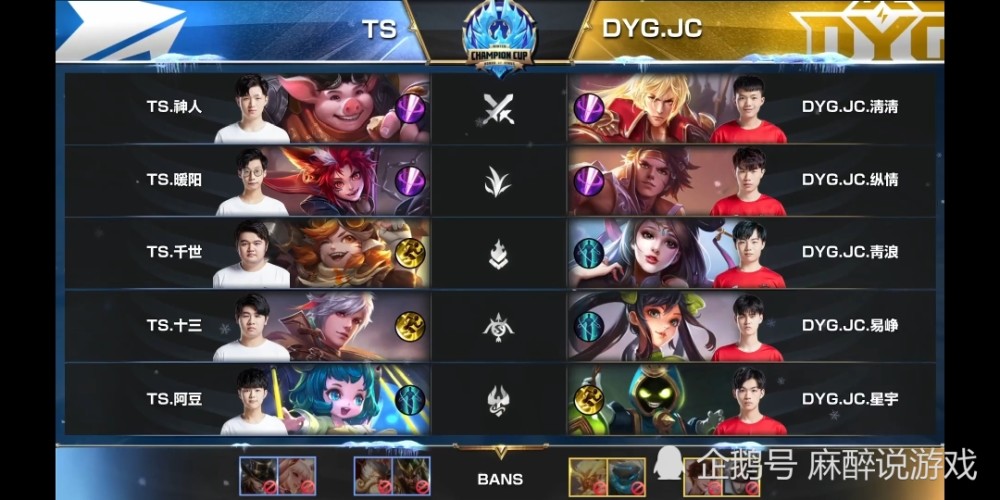The height and width of the screenshot is (500, 1000).
Task: Choose player DYG.JC.纵情 from the lineup
Action: tap(849, 180)
